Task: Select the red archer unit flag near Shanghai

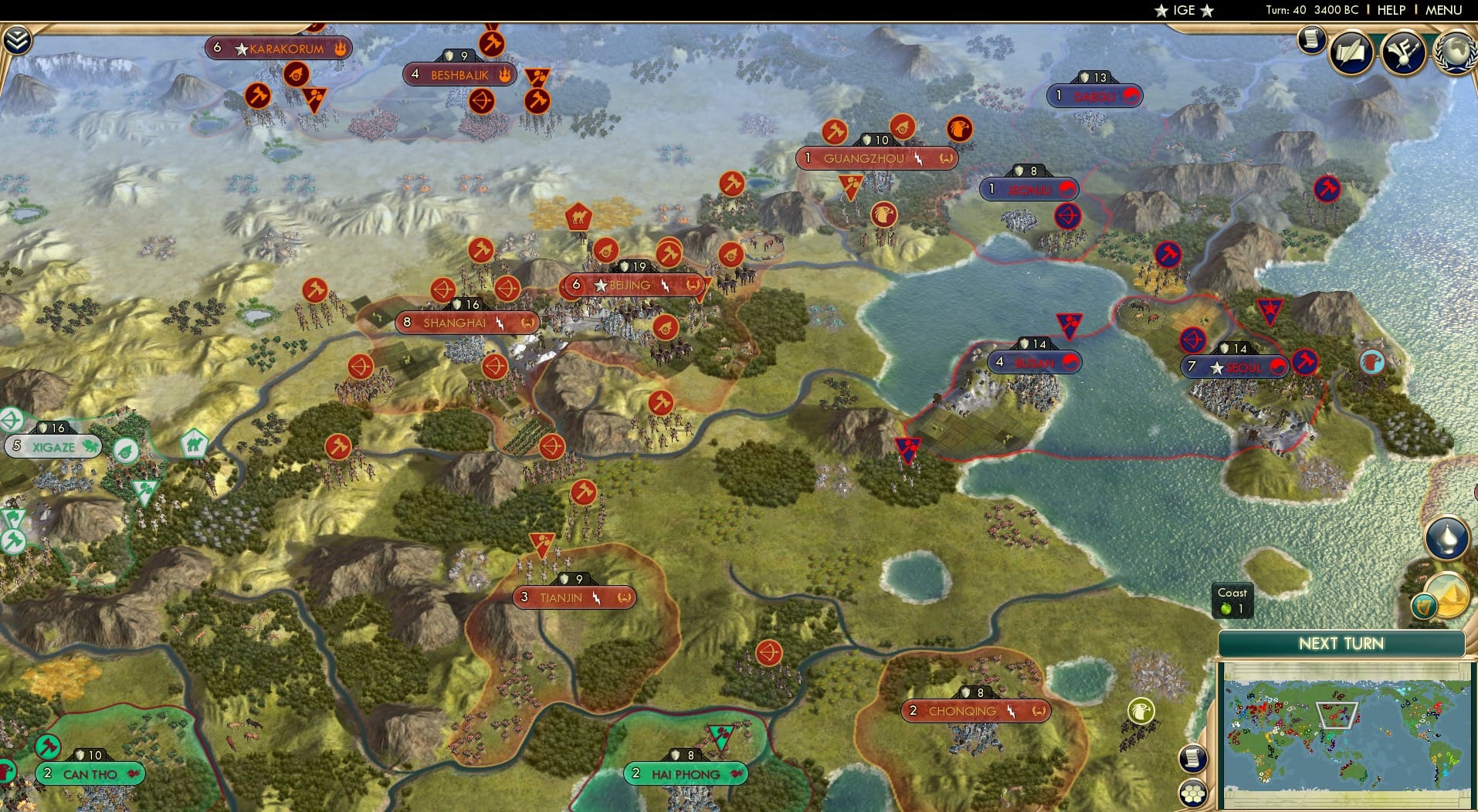Action: 442,291
